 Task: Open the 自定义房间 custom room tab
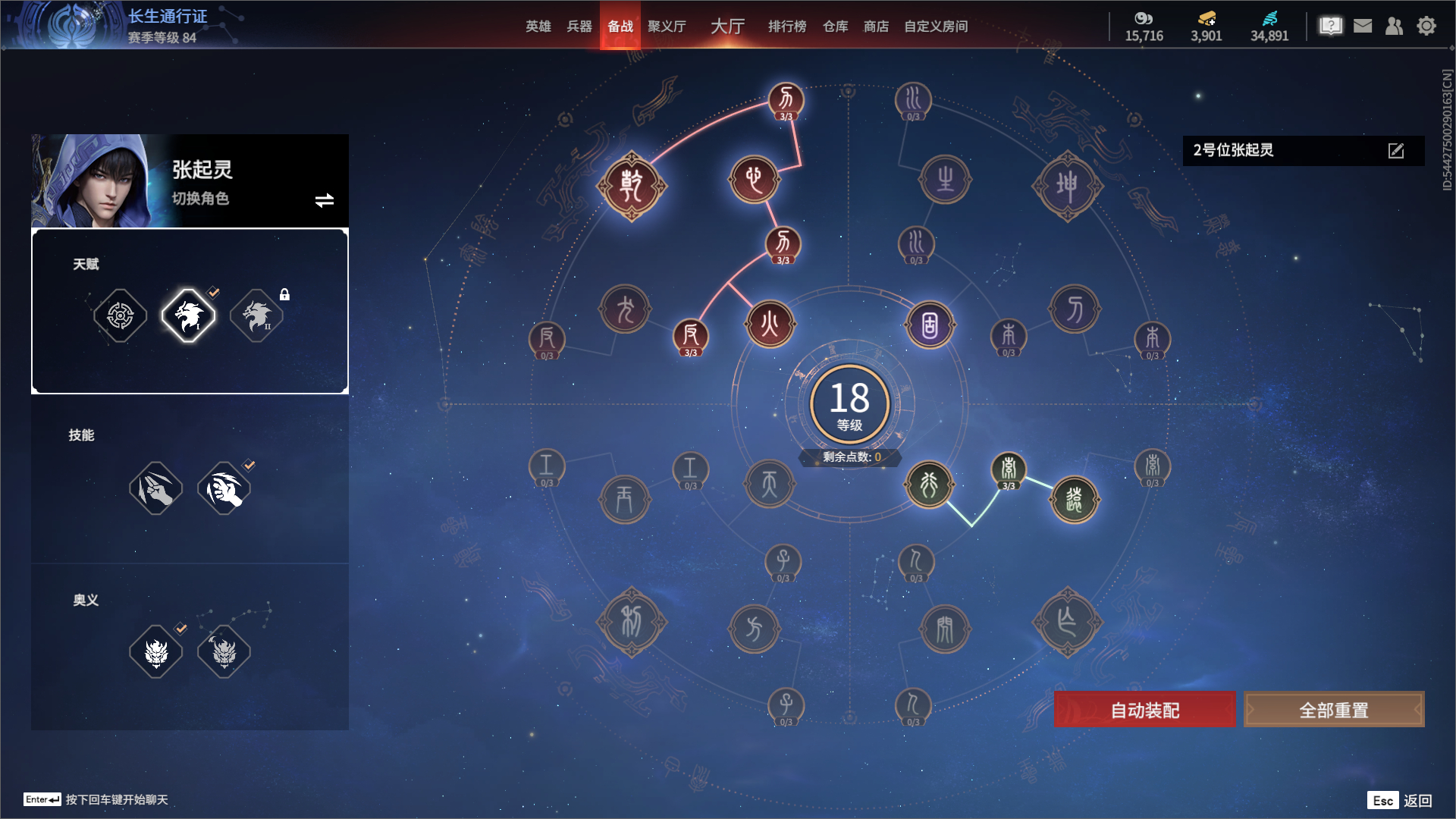(x=936, y=27)
